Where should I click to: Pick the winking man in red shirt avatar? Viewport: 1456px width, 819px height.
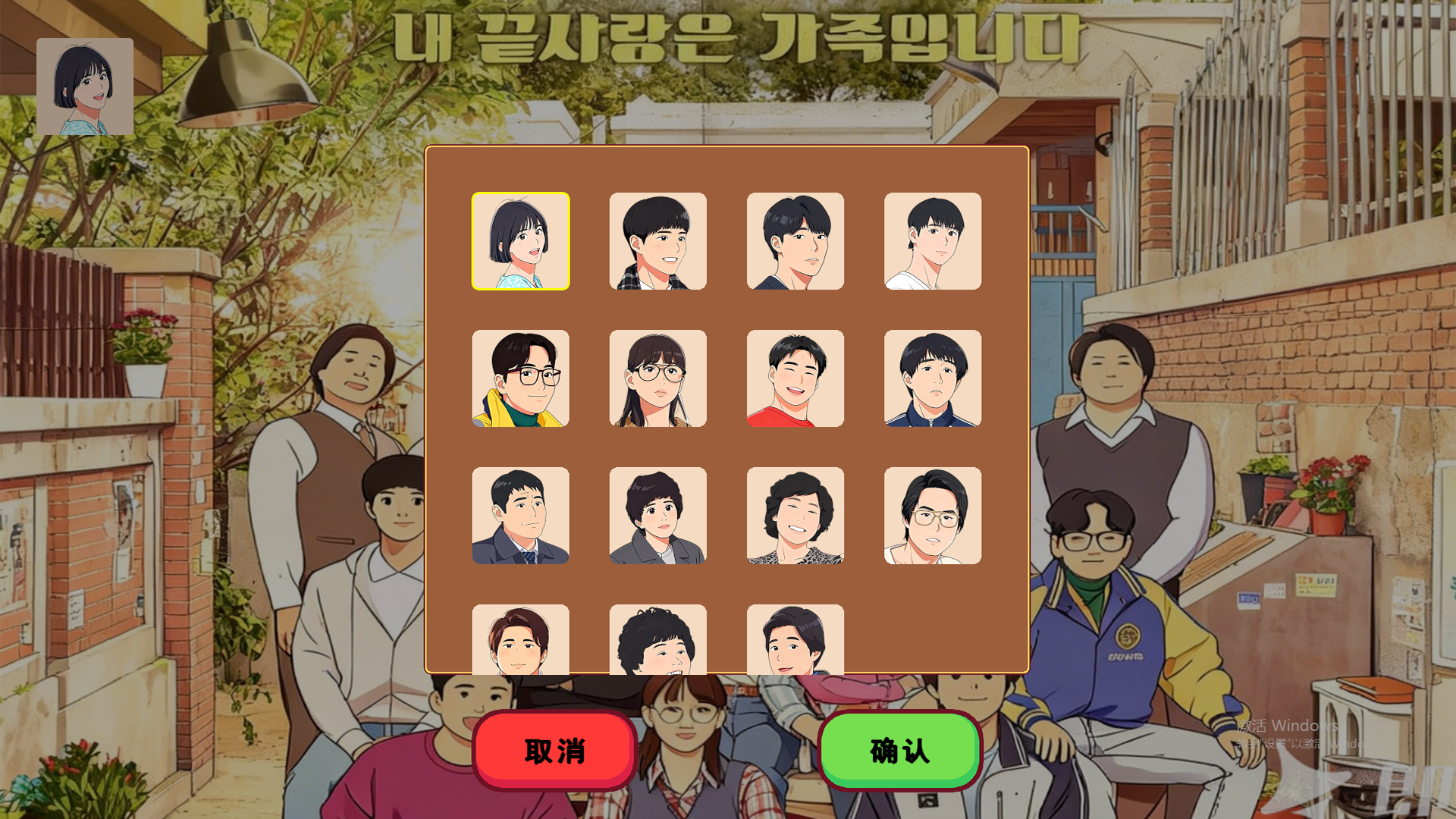tap(795, 379)
